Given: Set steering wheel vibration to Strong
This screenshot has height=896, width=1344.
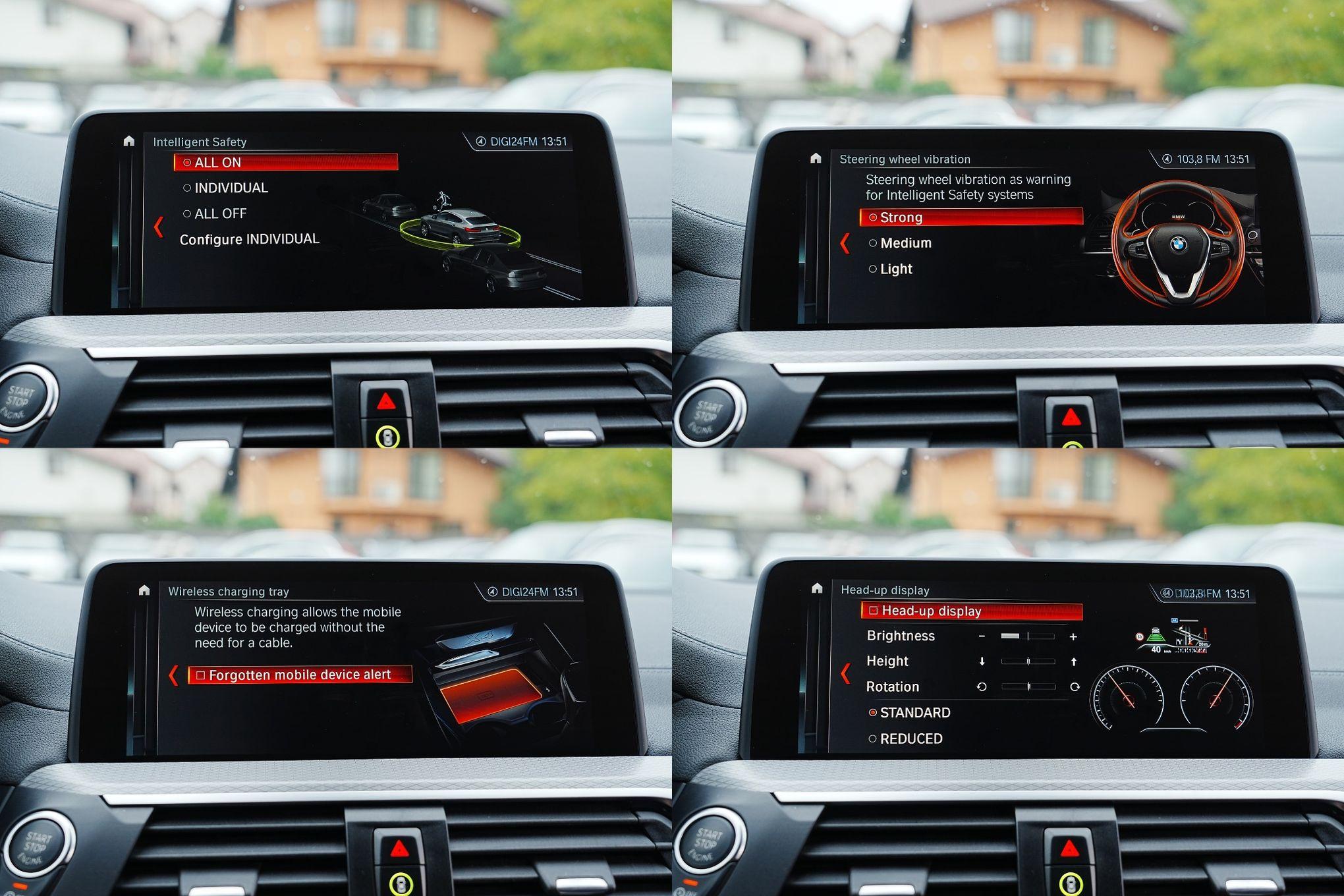Looking at the screenshot, I should [x=970, y=217].
